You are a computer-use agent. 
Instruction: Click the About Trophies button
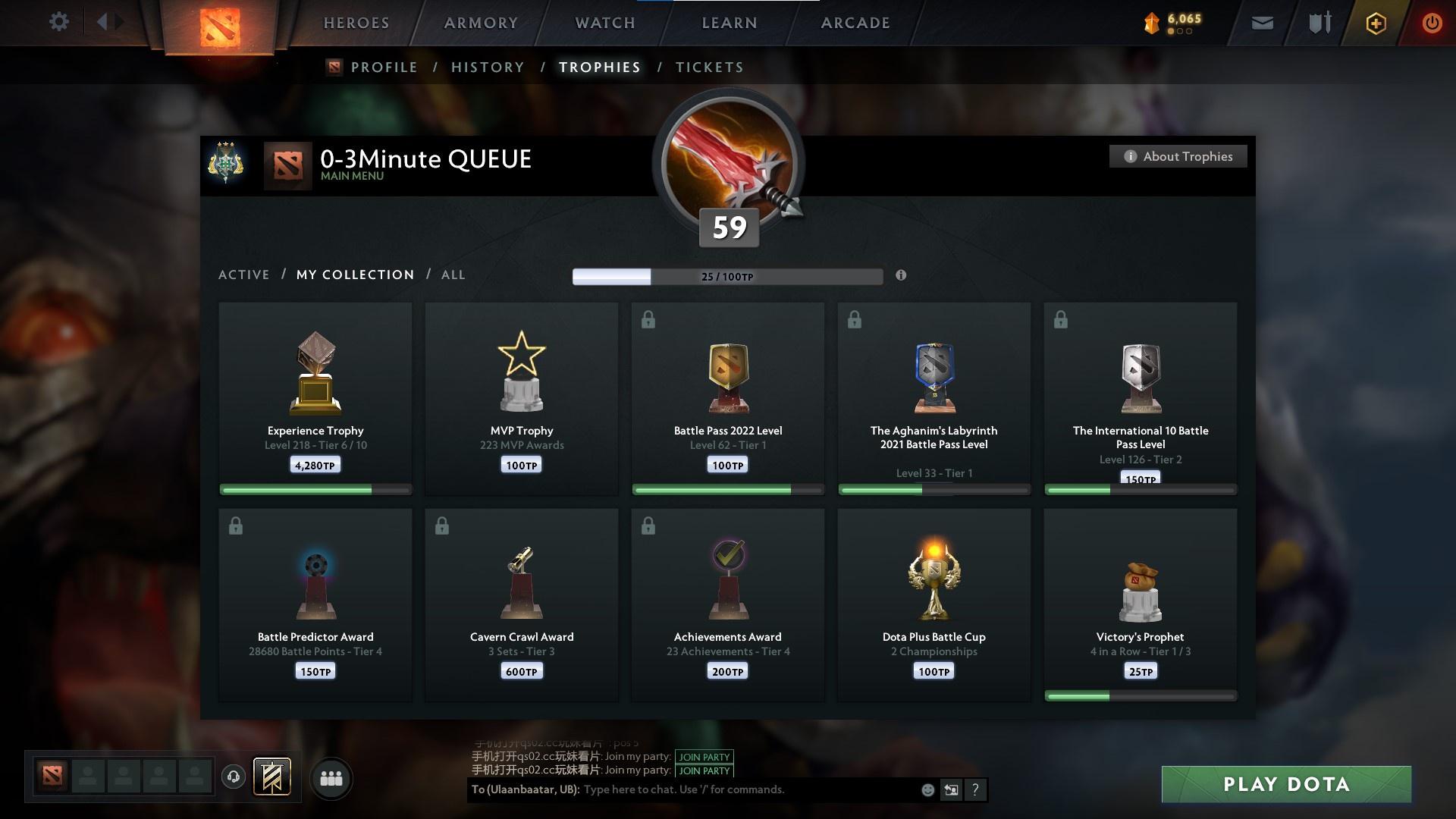coord(1178,156)
